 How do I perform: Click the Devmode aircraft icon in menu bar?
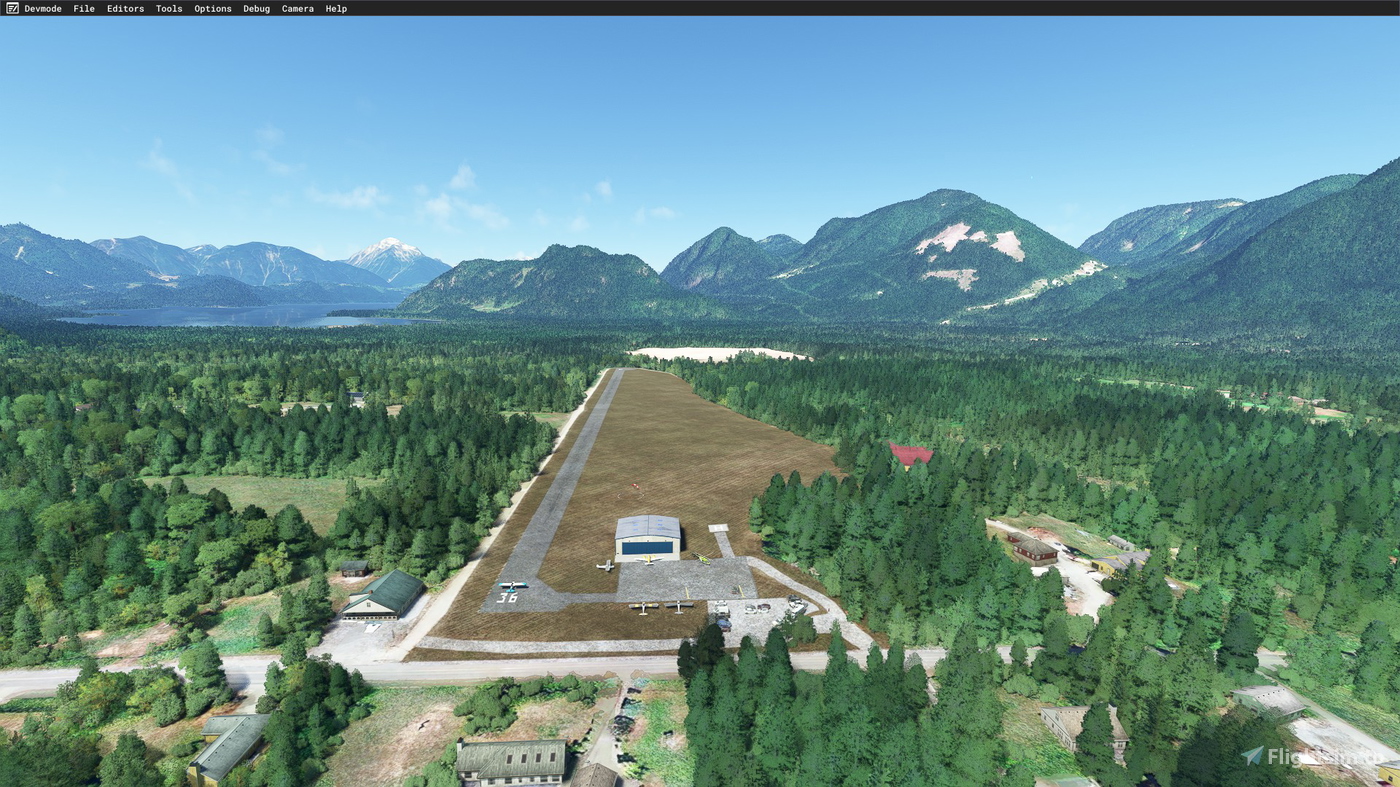click(x=10, y=8)
